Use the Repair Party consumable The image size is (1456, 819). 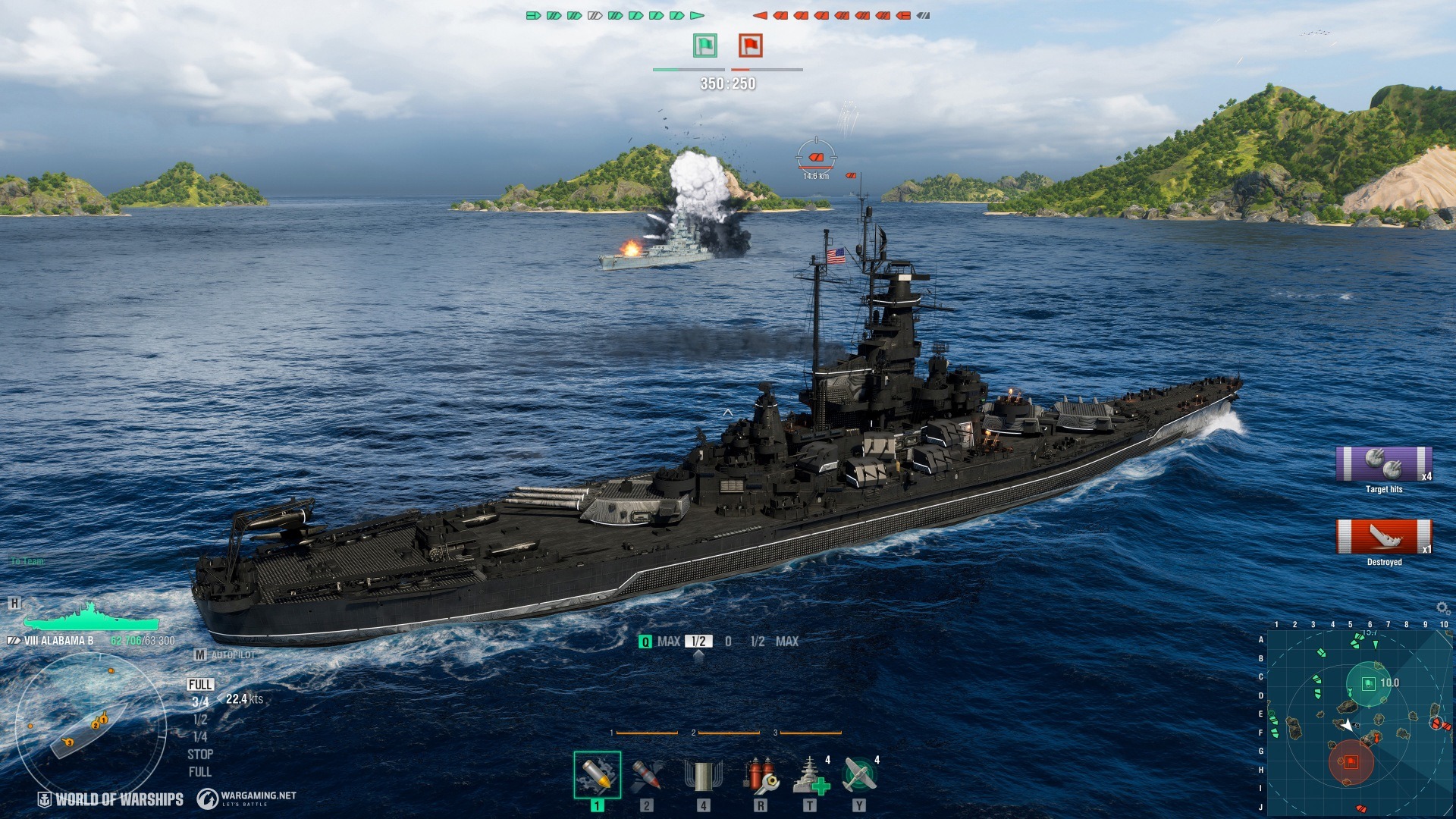pyautogui.click(x=810, y=775)
